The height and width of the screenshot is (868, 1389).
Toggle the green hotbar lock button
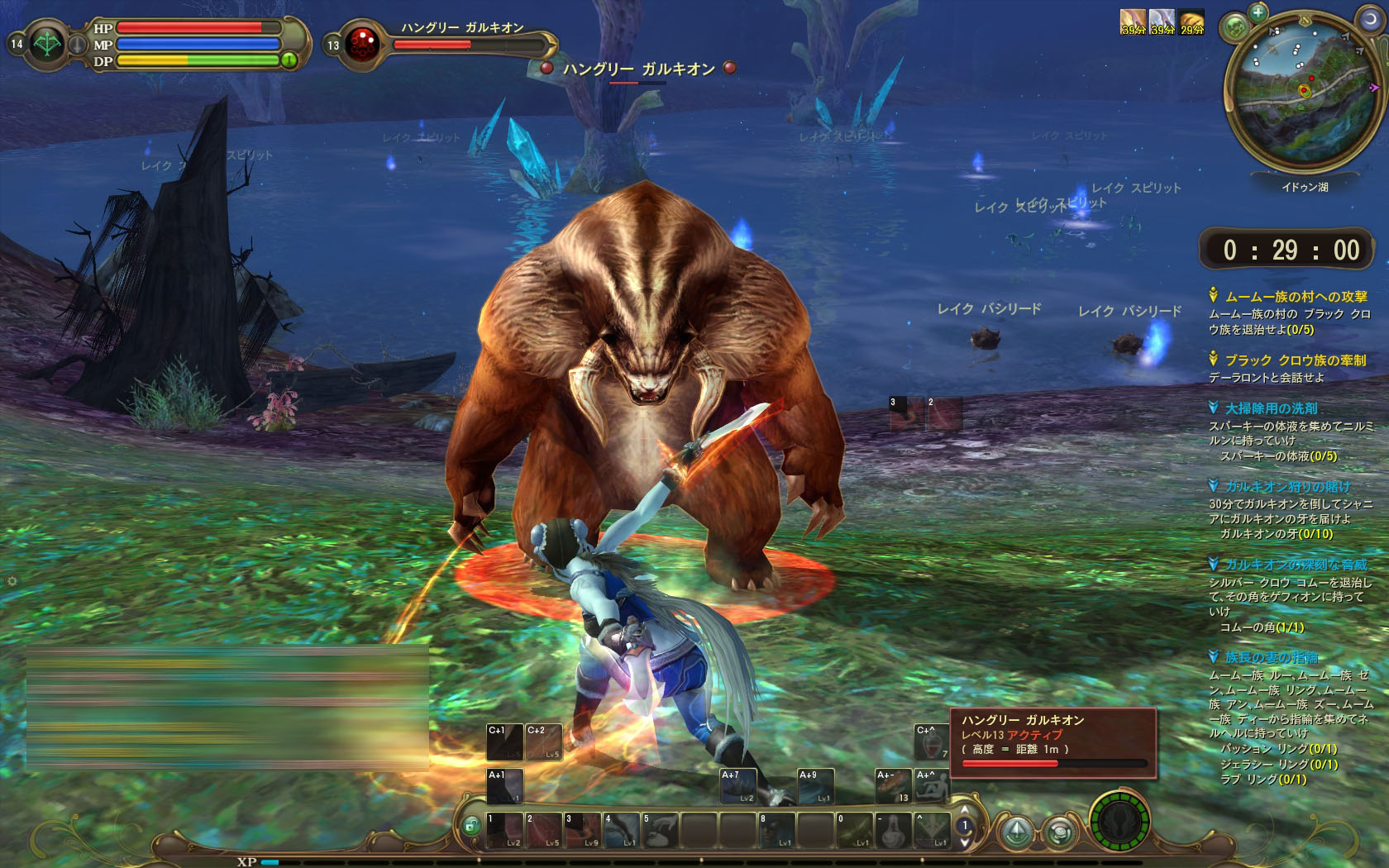pyautogui.click(x=471, y=825)
